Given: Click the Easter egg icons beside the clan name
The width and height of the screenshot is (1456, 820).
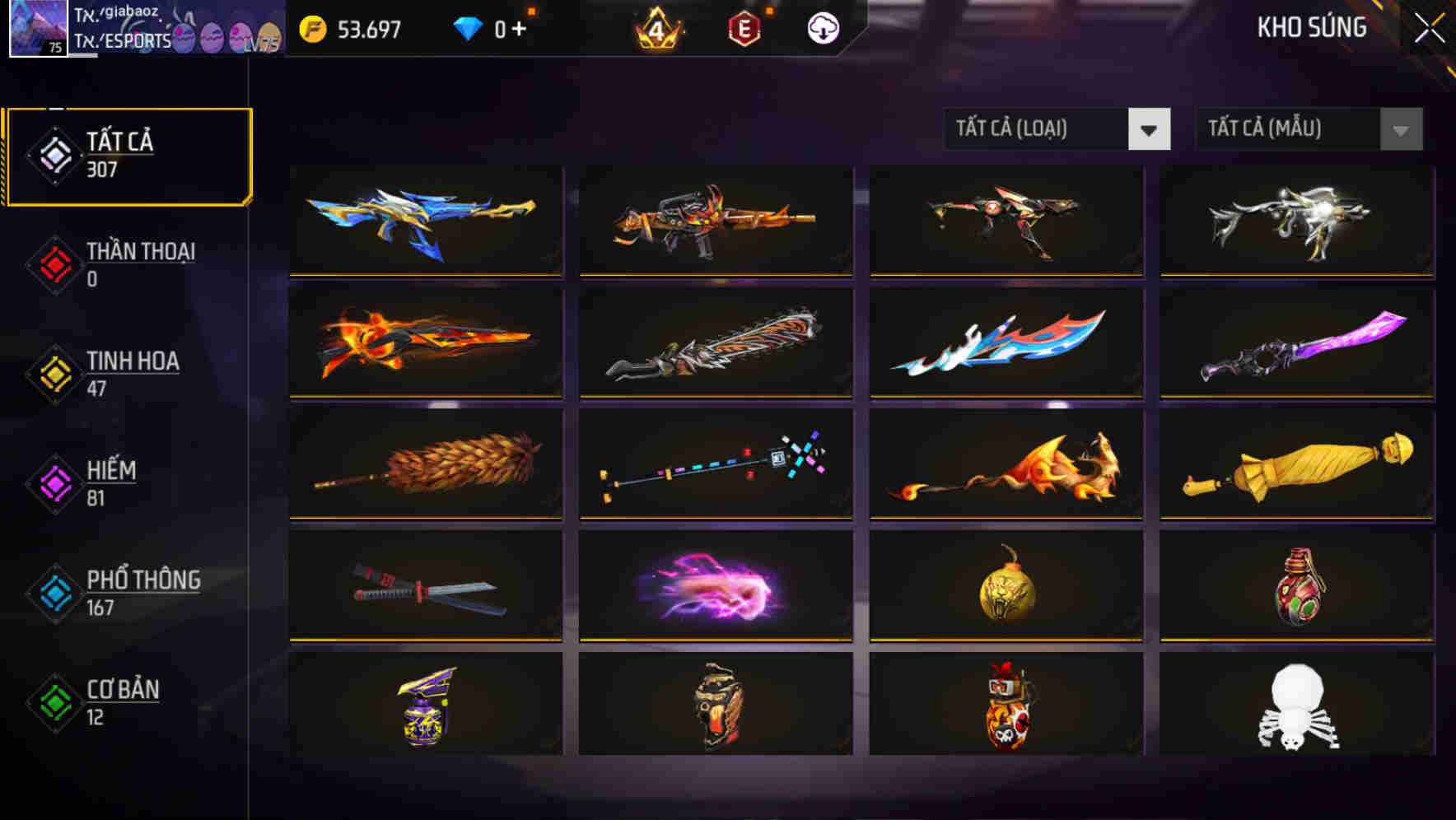Looking at the screenshot, I should (x=226, y=35).
